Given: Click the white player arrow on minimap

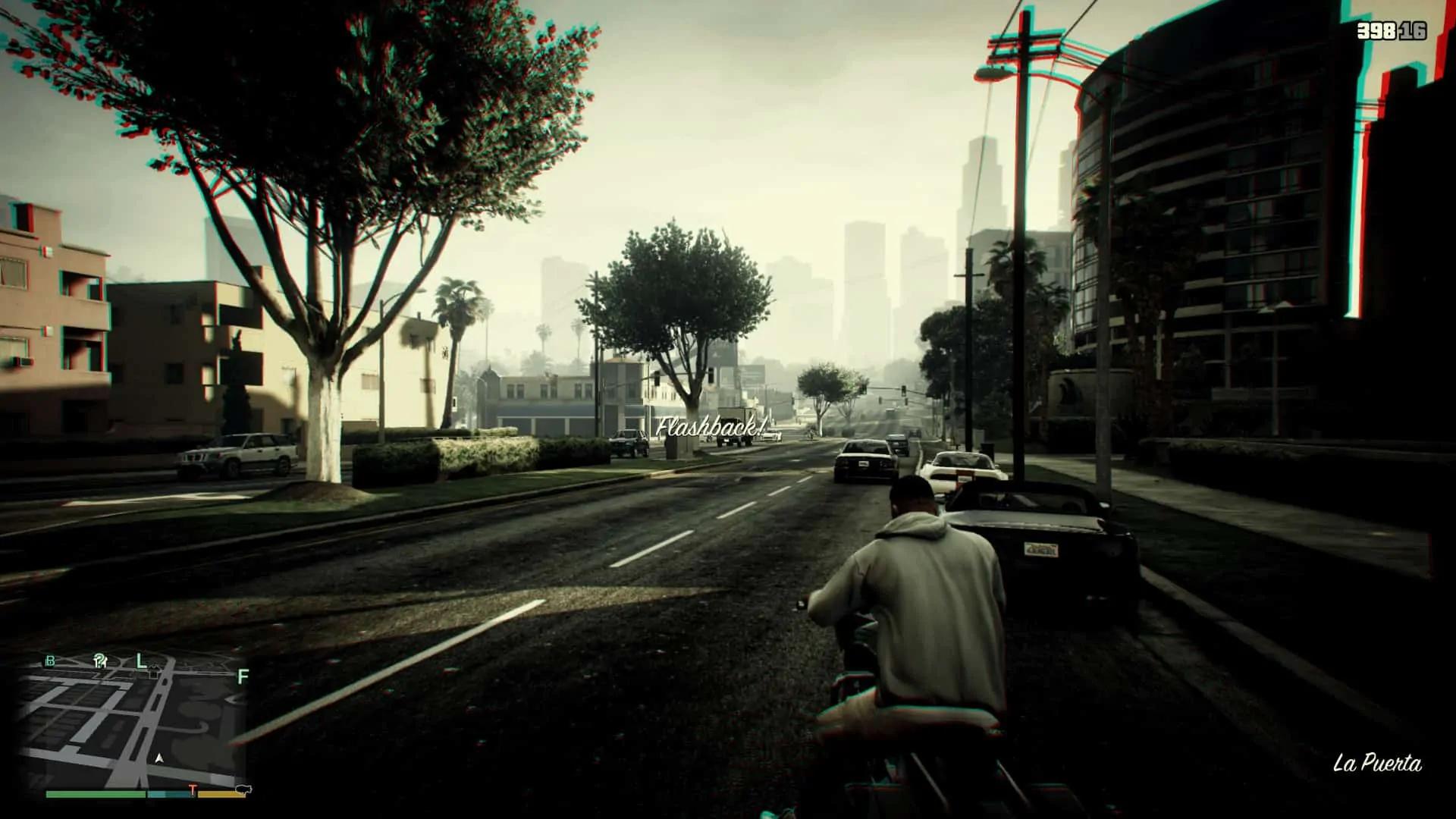Looking at the screenshot, I should click(159, 758).
